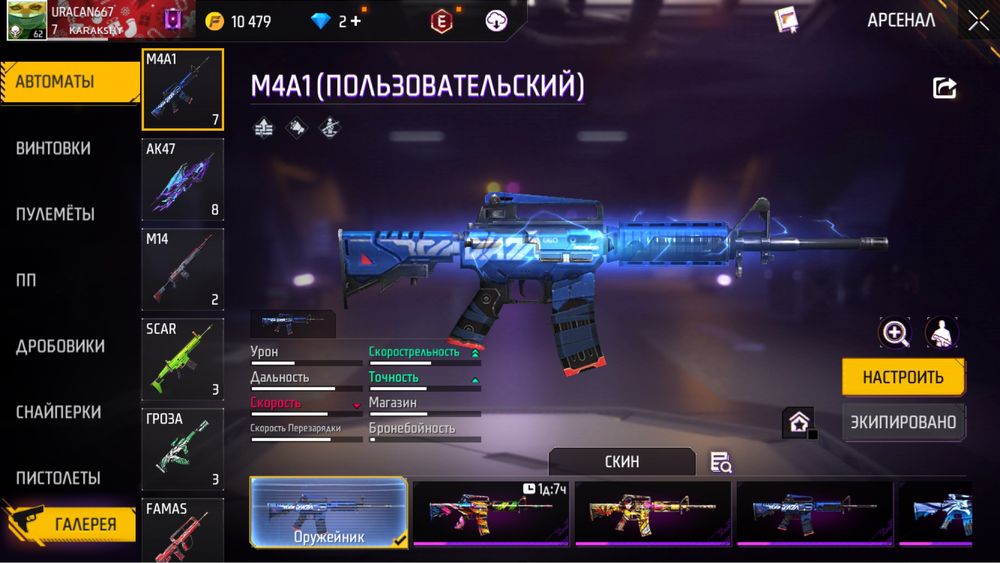Open the magnifier zoom view icon
The width and height of the screenshot is (1000, 563).
coord(894,333)
